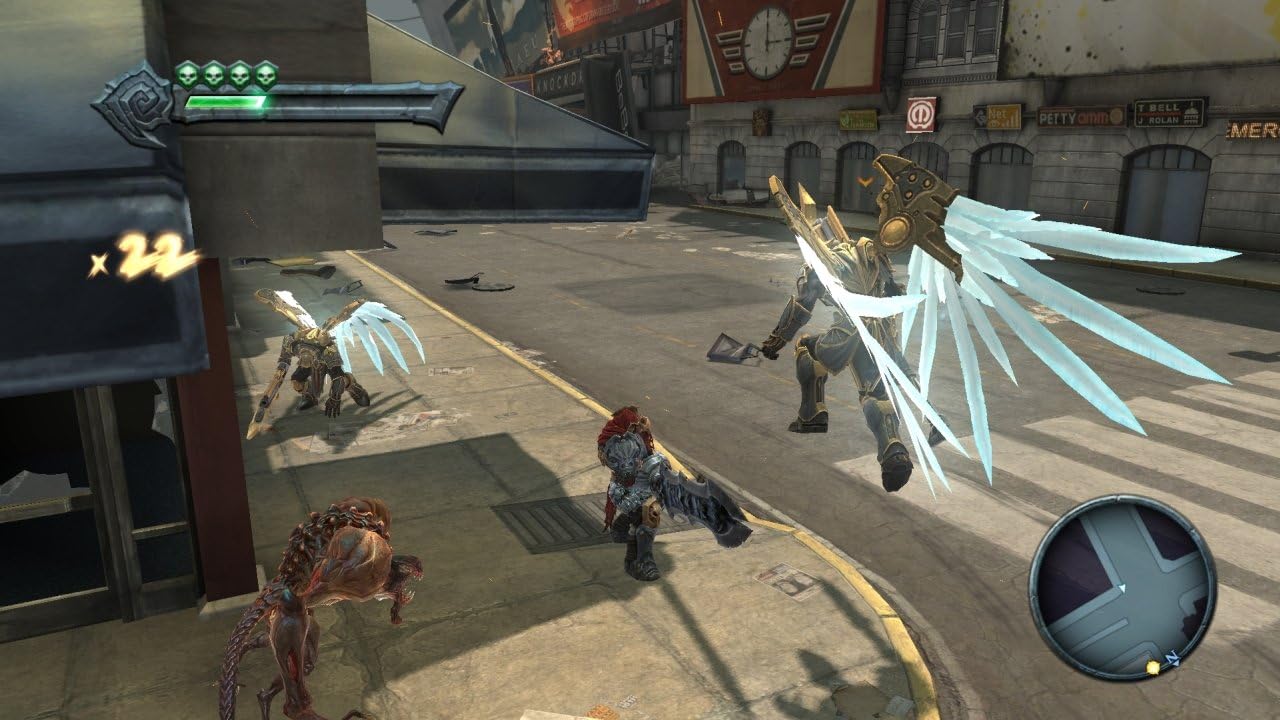
Task: Click the spiral emblem beside the health bar
Action: pyautogui.click(x=137, y=103)
